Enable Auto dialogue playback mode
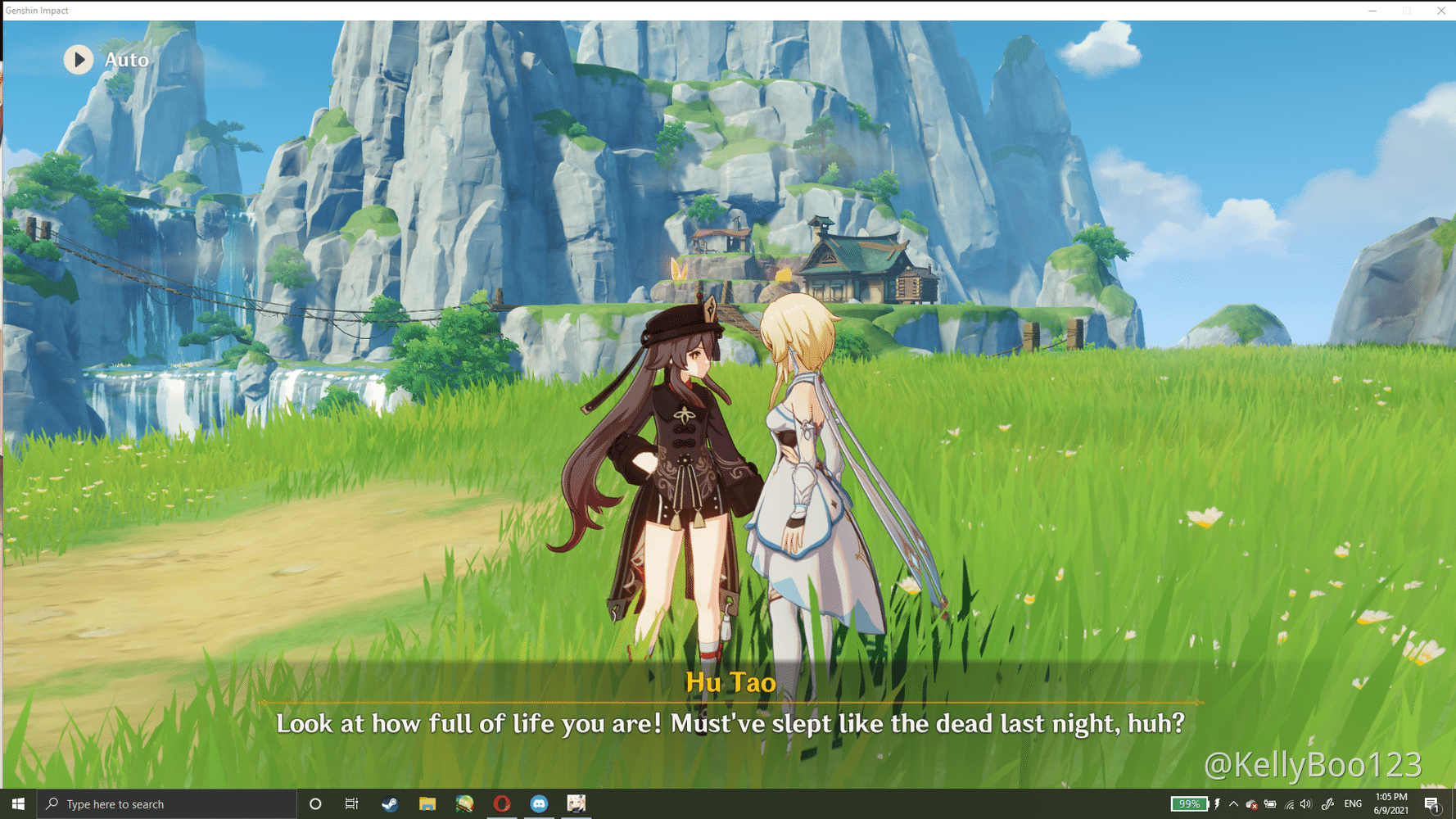 point(79,60)
